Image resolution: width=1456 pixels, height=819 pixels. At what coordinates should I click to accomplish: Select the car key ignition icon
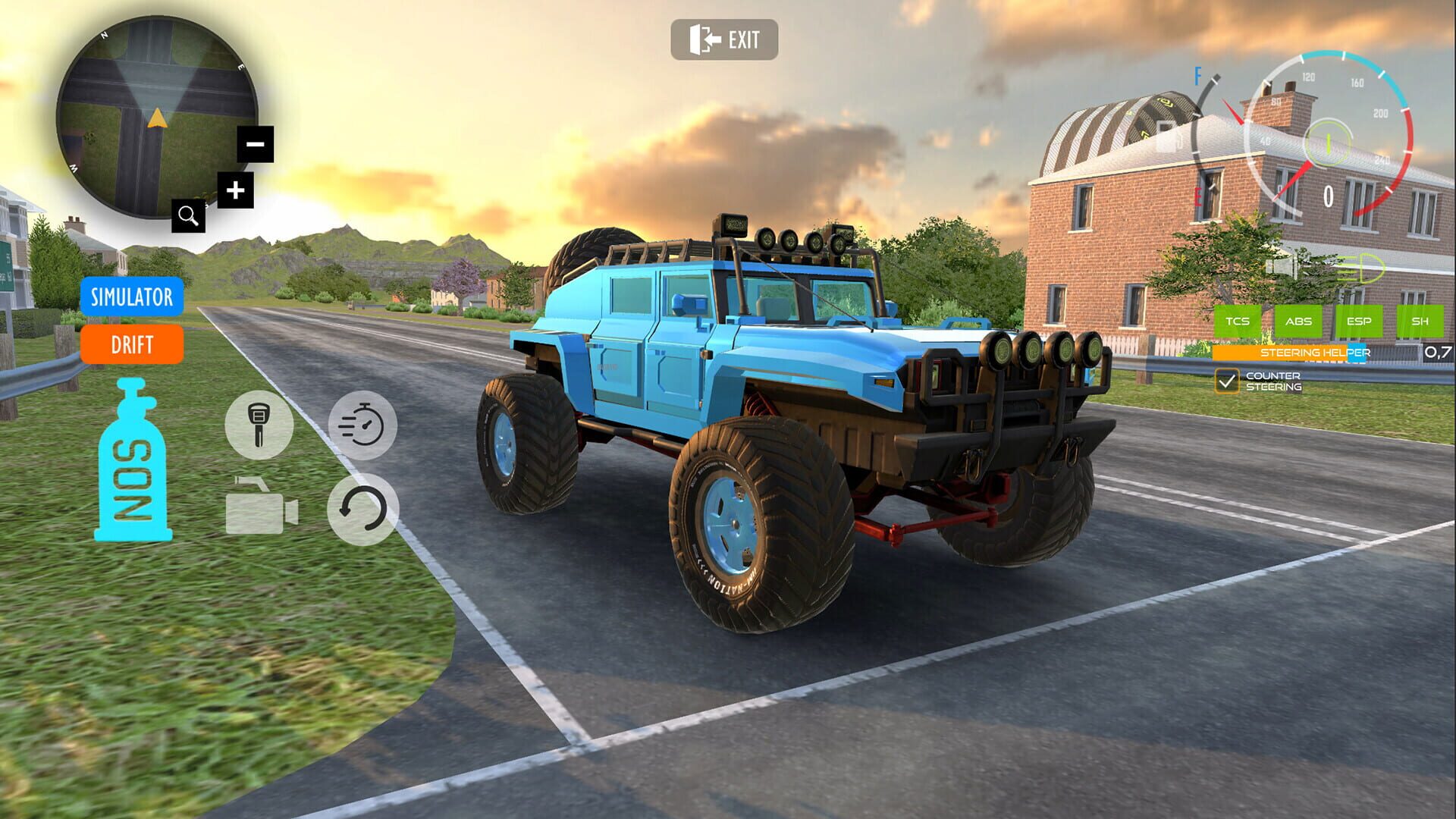pyautogui.click(x=258, y=425)
